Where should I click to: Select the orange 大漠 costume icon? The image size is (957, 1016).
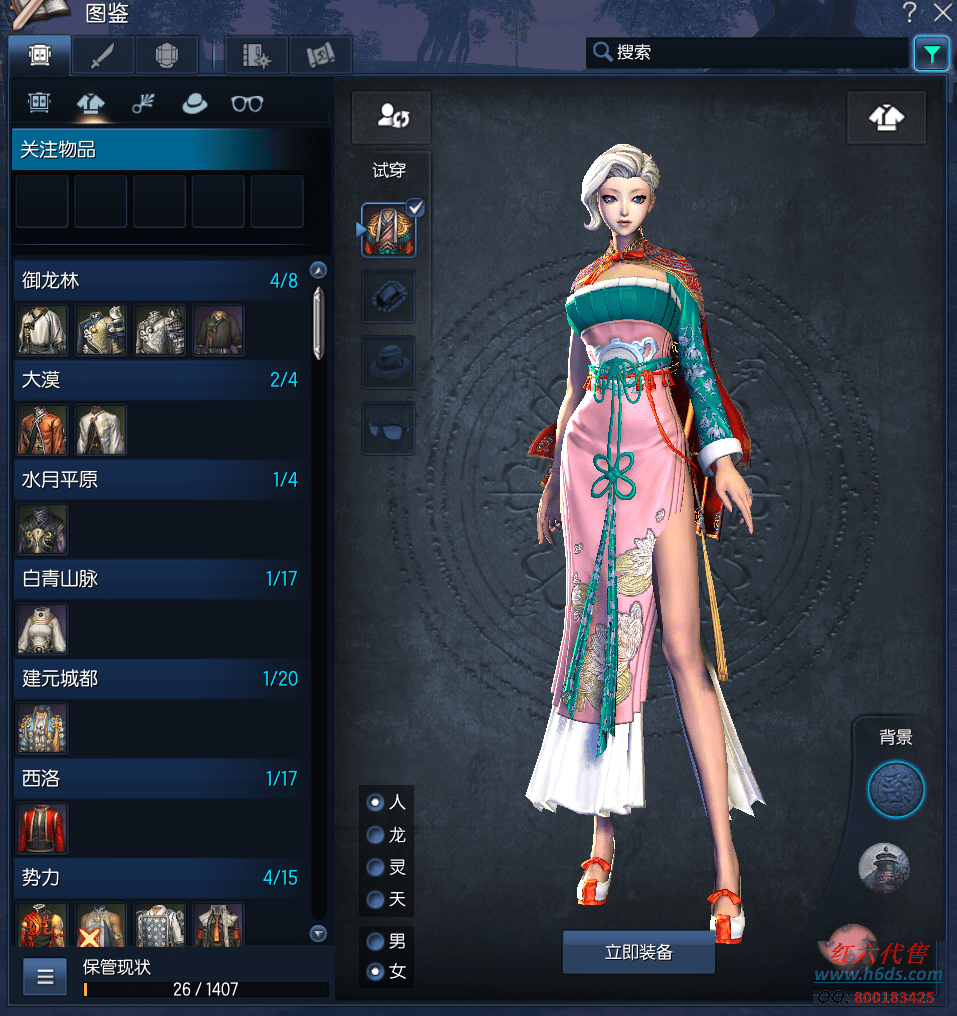tap(43, 430)
